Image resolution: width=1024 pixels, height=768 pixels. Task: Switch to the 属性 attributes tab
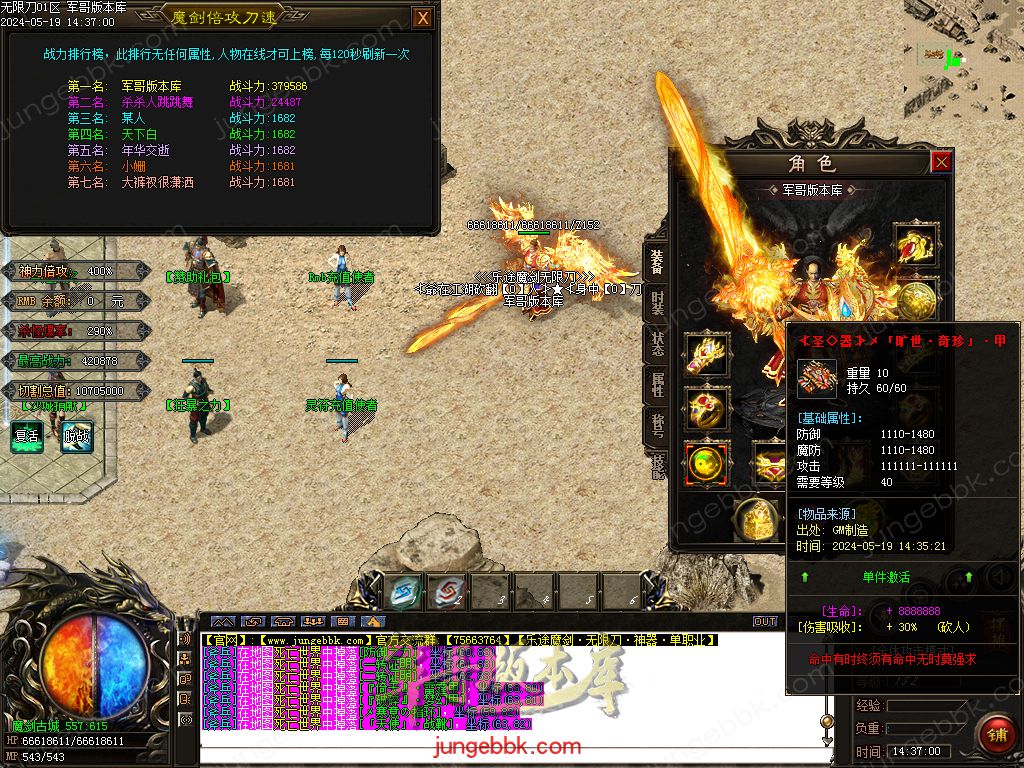tap(656, 383)
